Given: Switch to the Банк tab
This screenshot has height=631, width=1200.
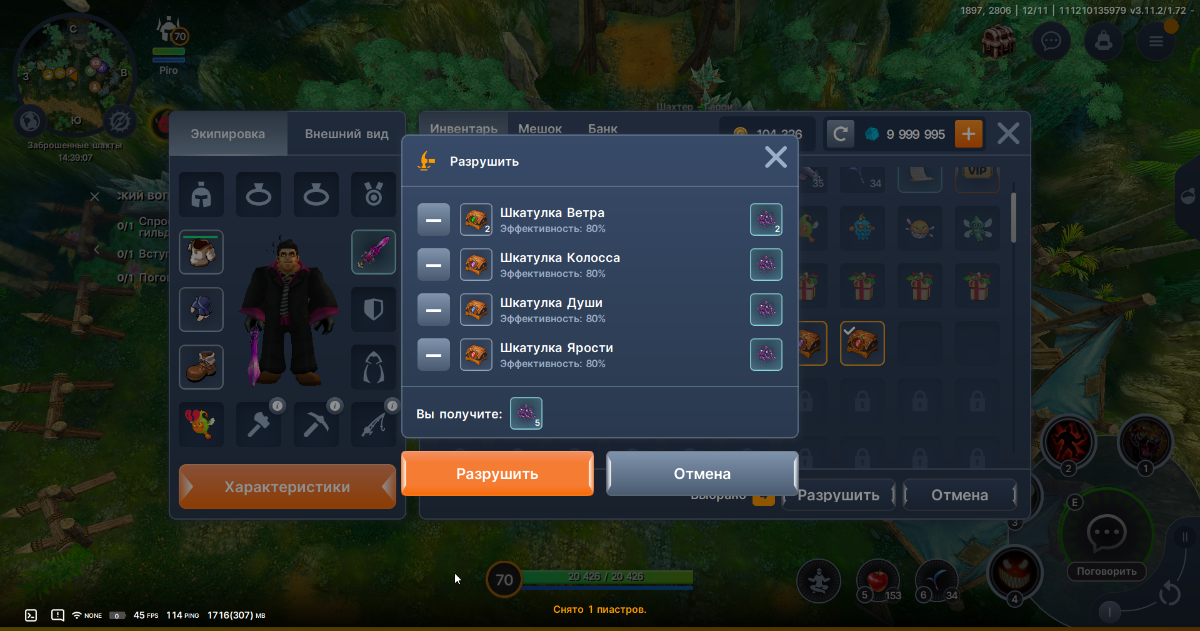Looking at the screenshot, I should (x=603, y=129).
